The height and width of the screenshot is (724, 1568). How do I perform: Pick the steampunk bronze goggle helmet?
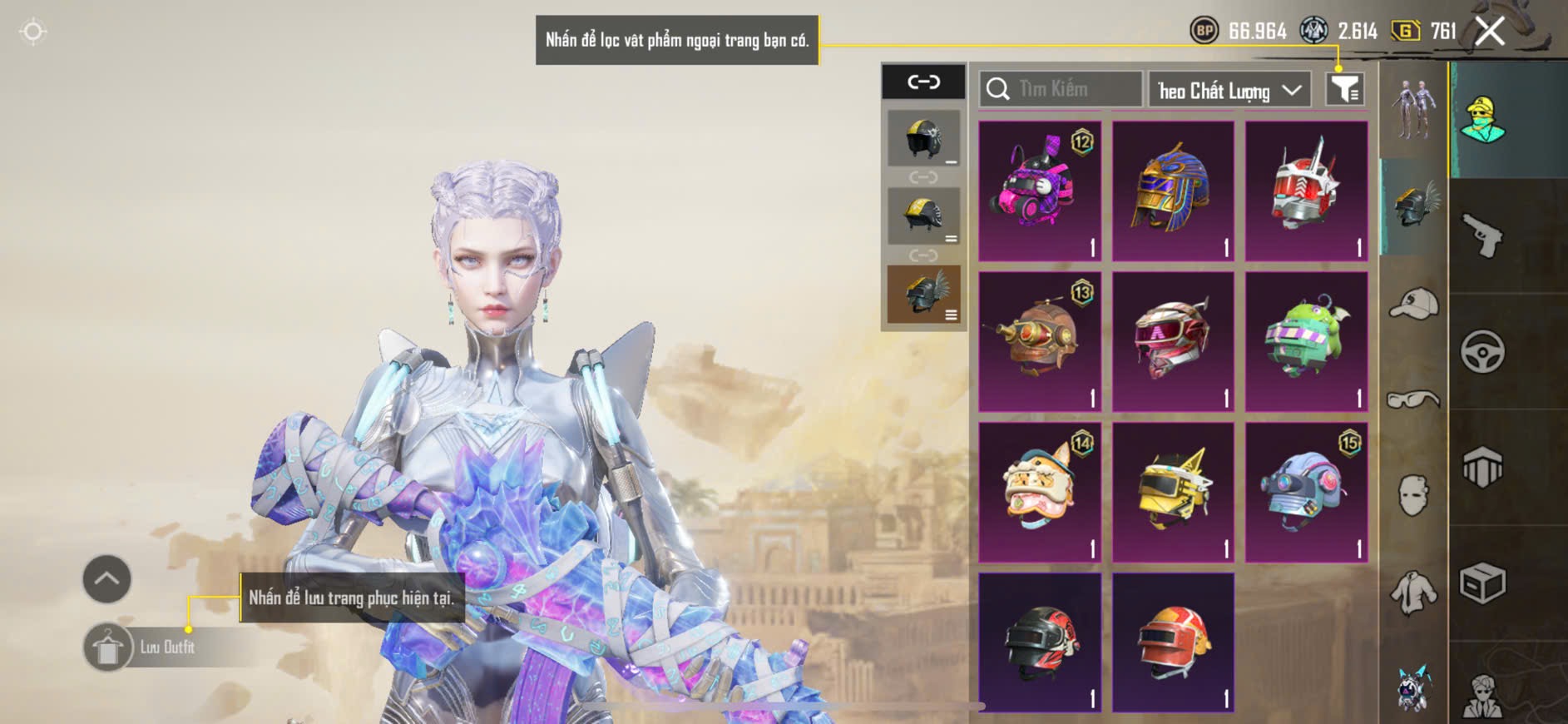coord(1039,341)
